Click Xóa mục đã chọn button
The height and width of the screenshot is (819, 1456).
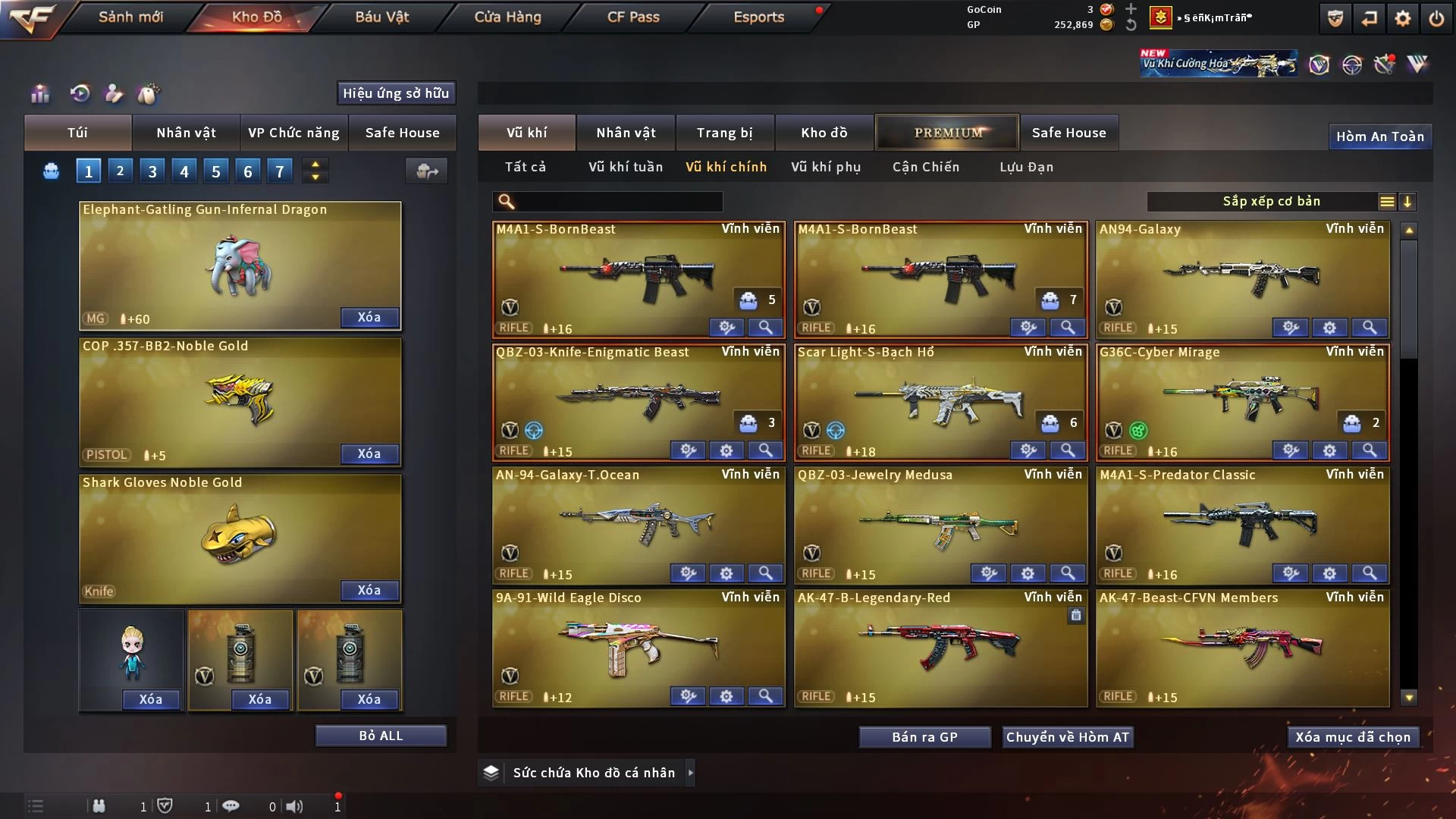tap(1353, 737)
